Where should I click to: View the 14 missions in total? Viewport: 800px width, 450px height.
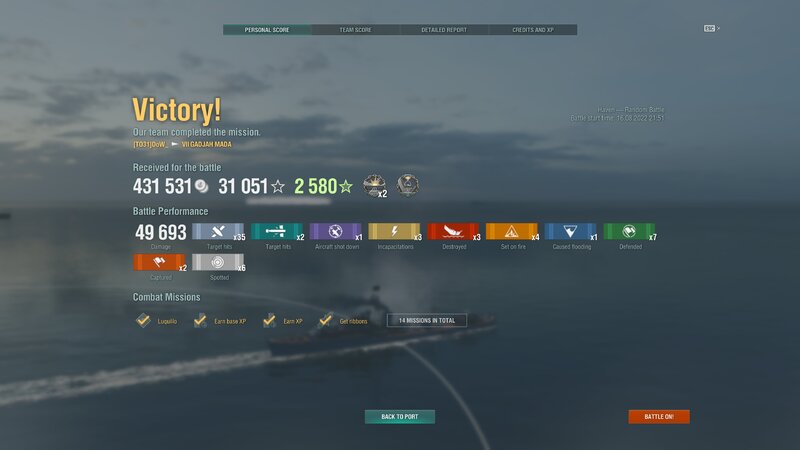click(x=426, y=320)
